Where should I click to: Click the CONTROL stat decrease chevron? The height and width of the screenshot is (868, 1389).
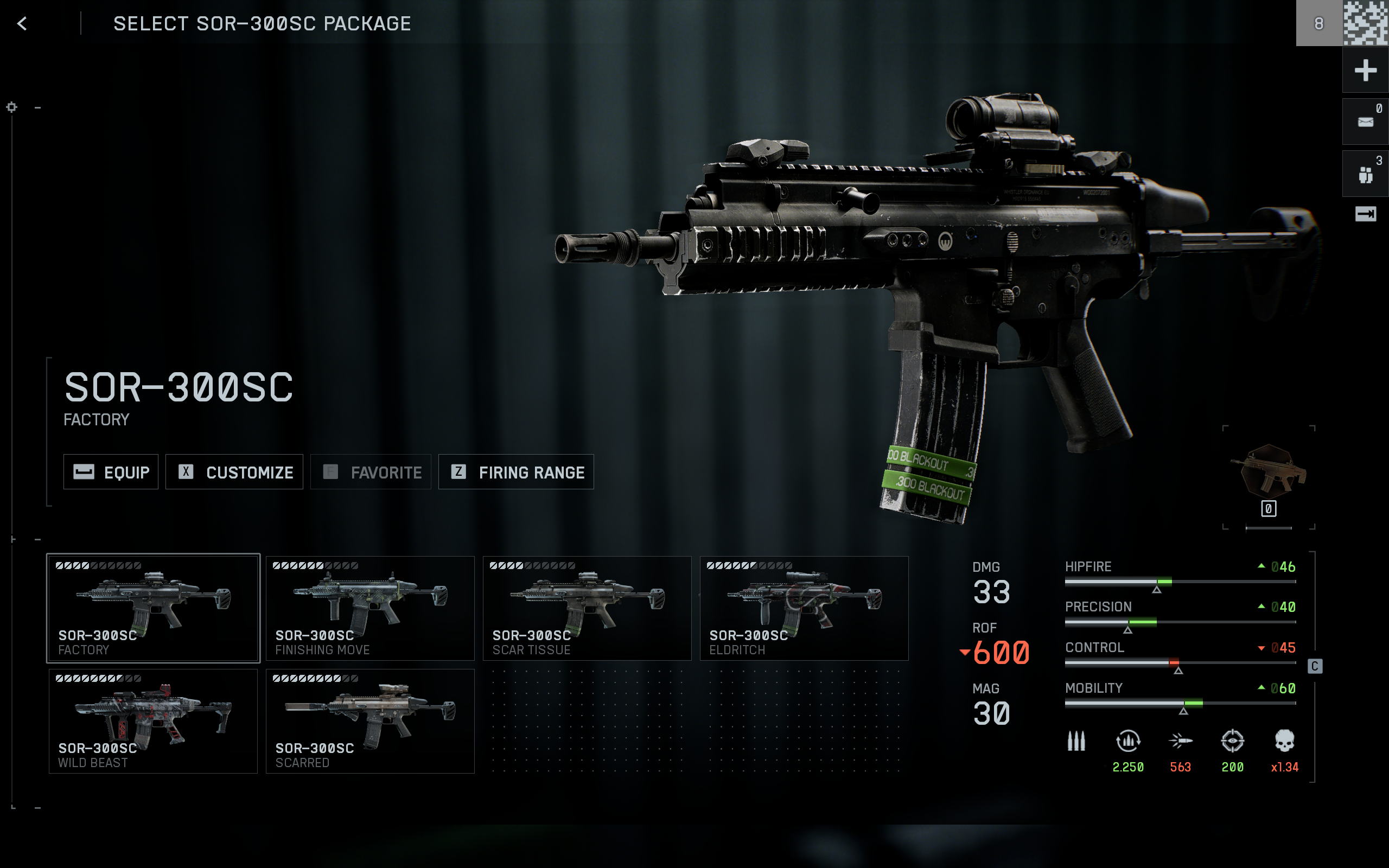click(1261, 648)
